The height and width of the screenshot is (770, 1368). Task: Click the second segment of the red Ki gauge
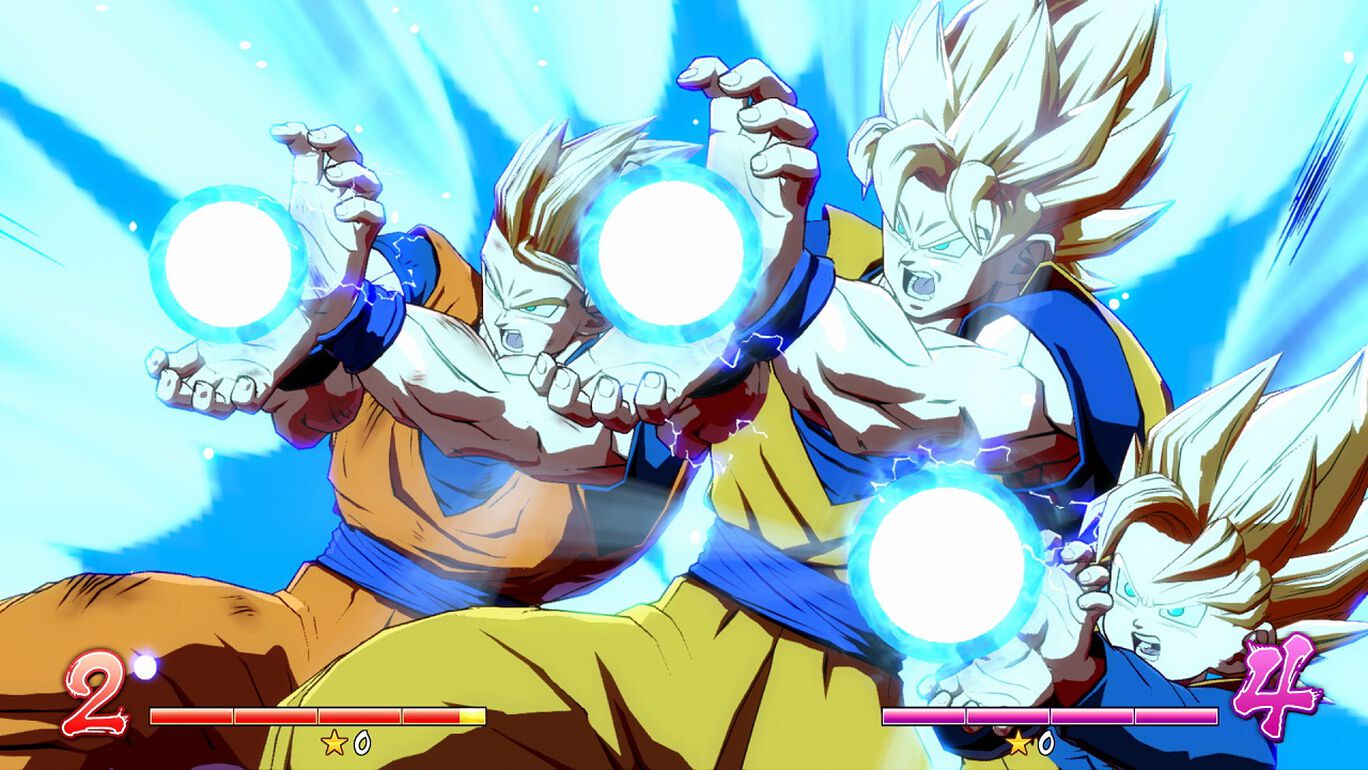pos(275,716)
